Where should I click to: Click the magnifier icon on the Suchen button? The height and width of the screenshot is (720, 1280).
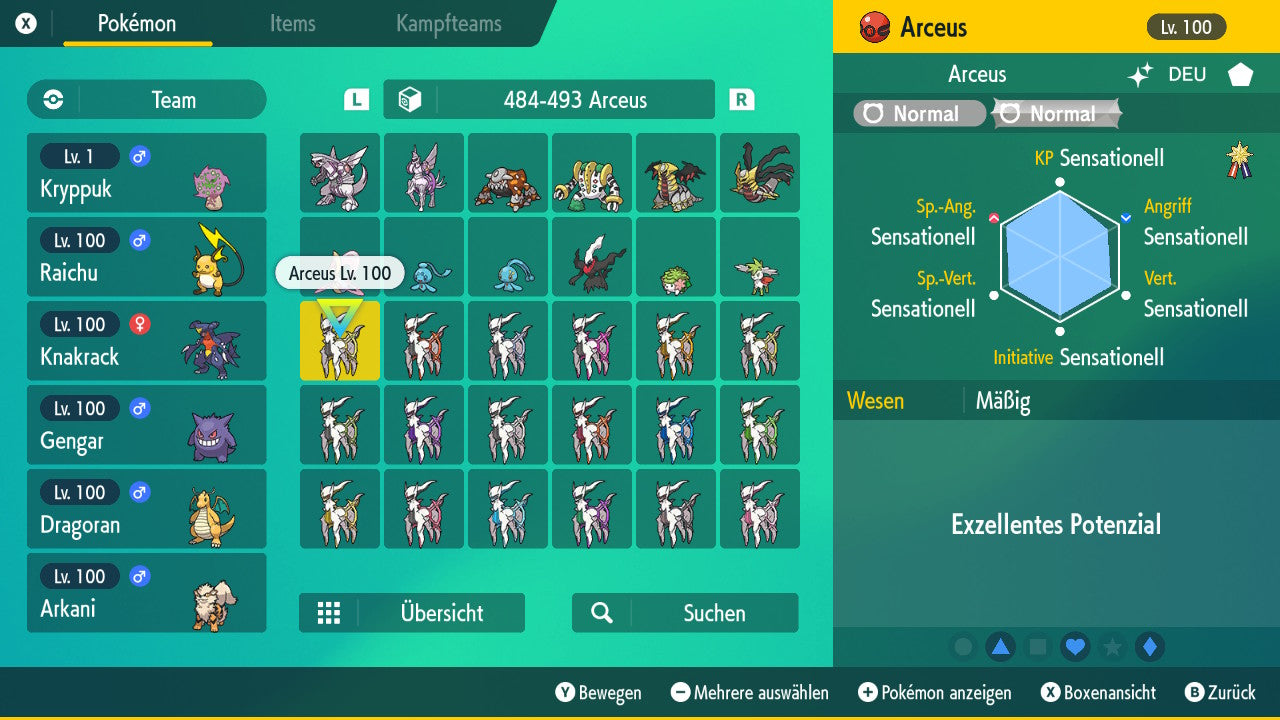click(x=601, y=612)
